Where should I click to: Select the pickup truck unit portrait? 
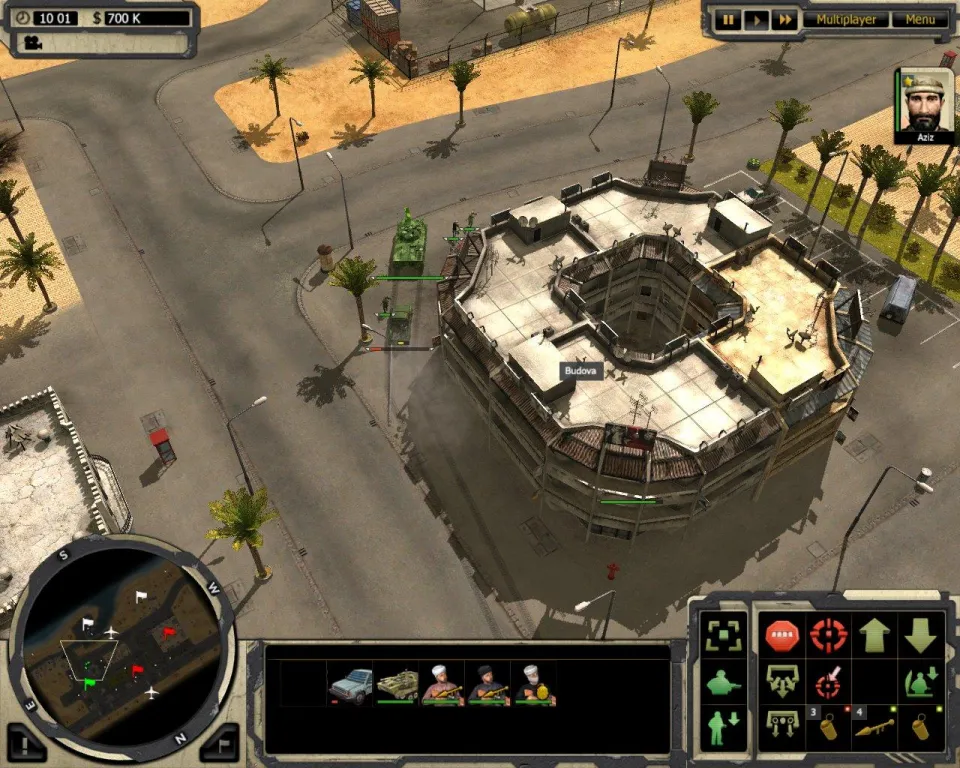tap(350, 685)
